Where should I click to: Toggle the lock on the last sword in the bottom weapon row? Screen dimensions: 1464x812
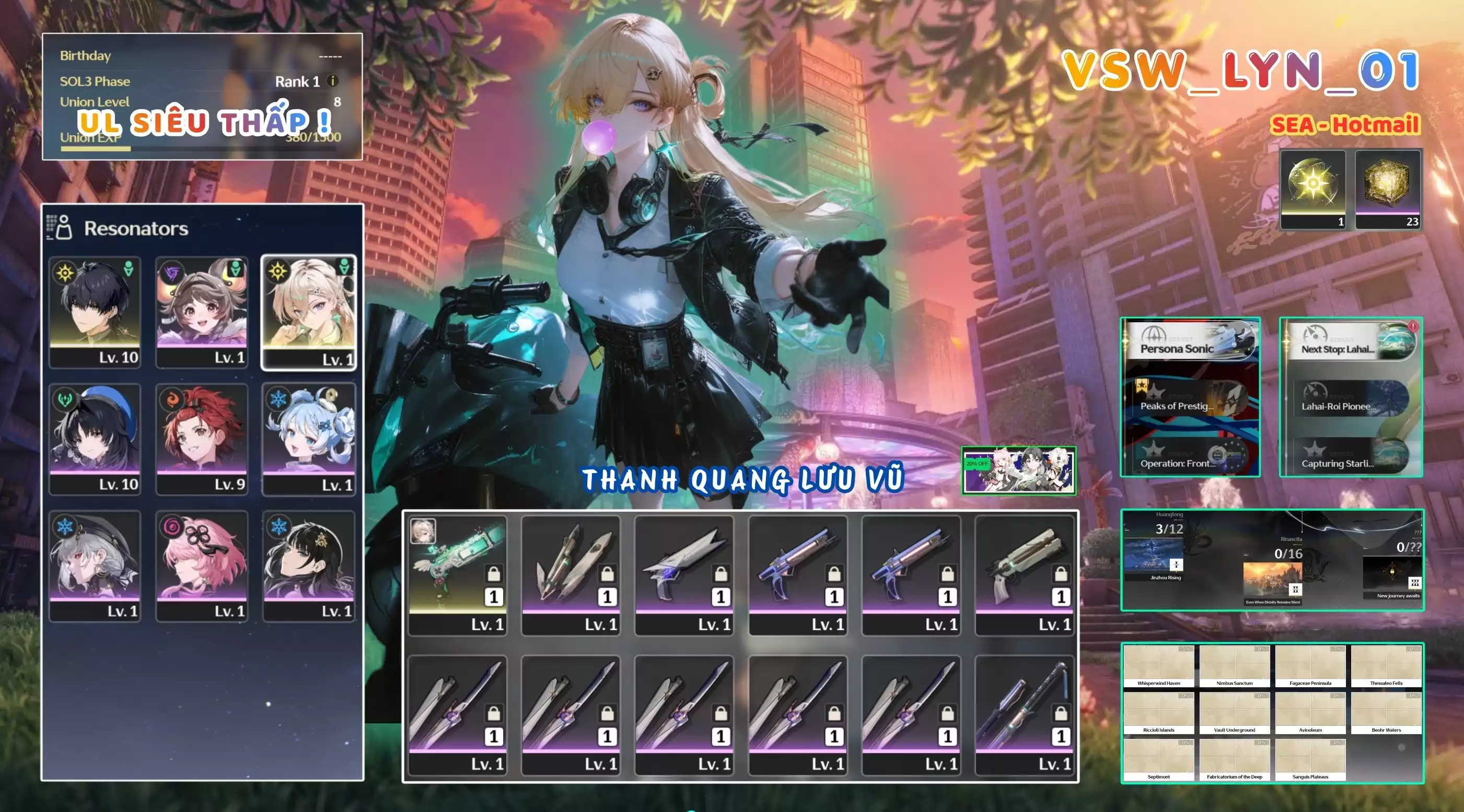click(x=1062, y=713)
